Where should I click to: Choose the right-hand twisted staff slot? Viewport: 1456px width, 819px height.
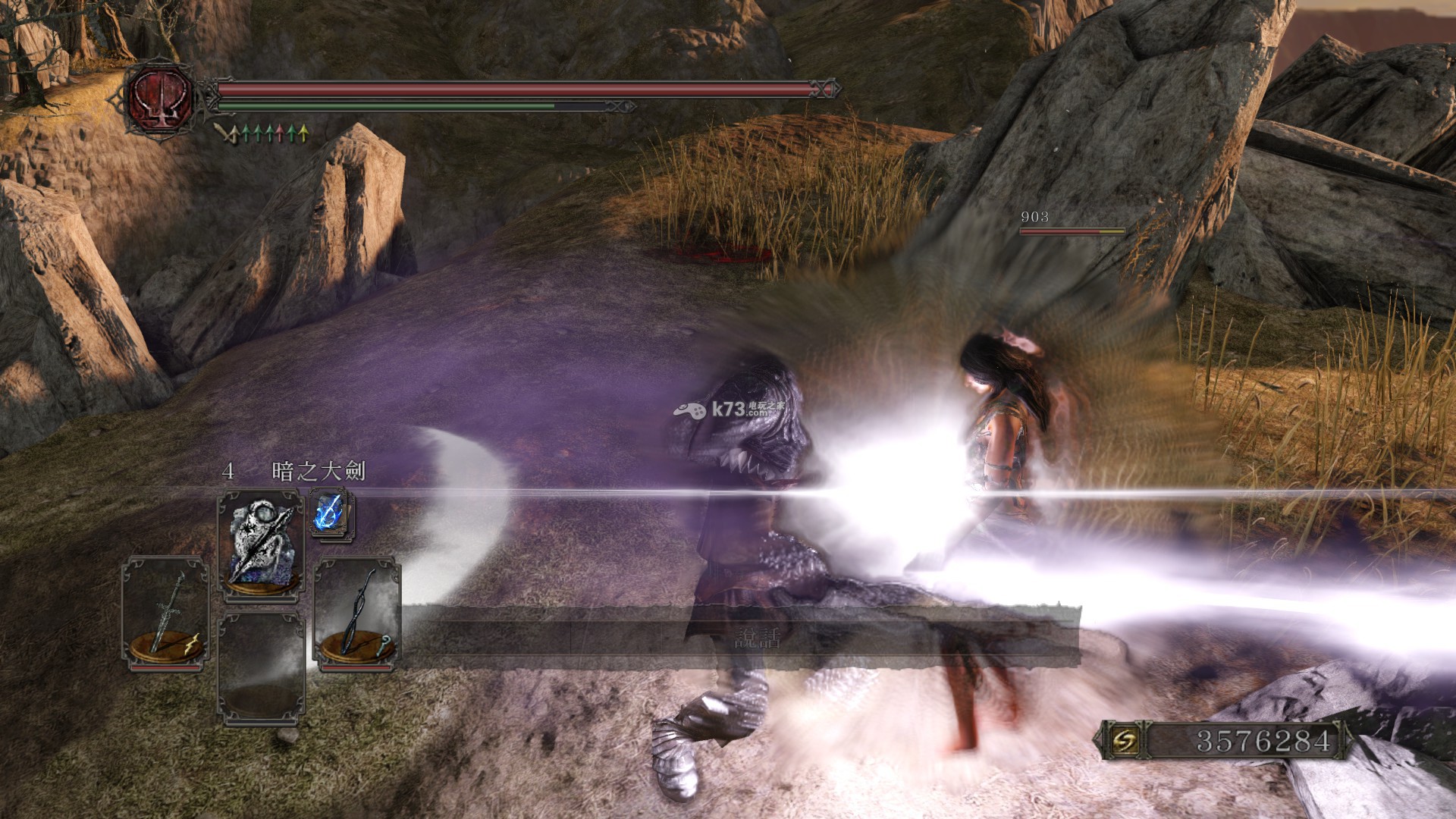357,614
